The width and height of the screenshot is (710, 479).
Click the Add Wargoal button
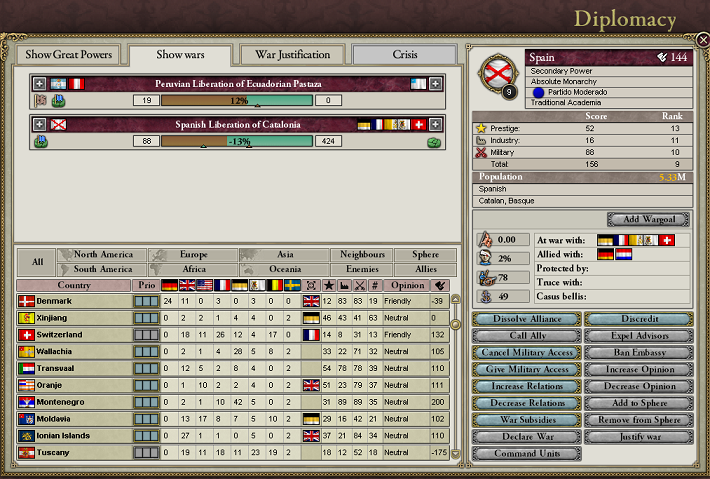(x=647, y=219)
